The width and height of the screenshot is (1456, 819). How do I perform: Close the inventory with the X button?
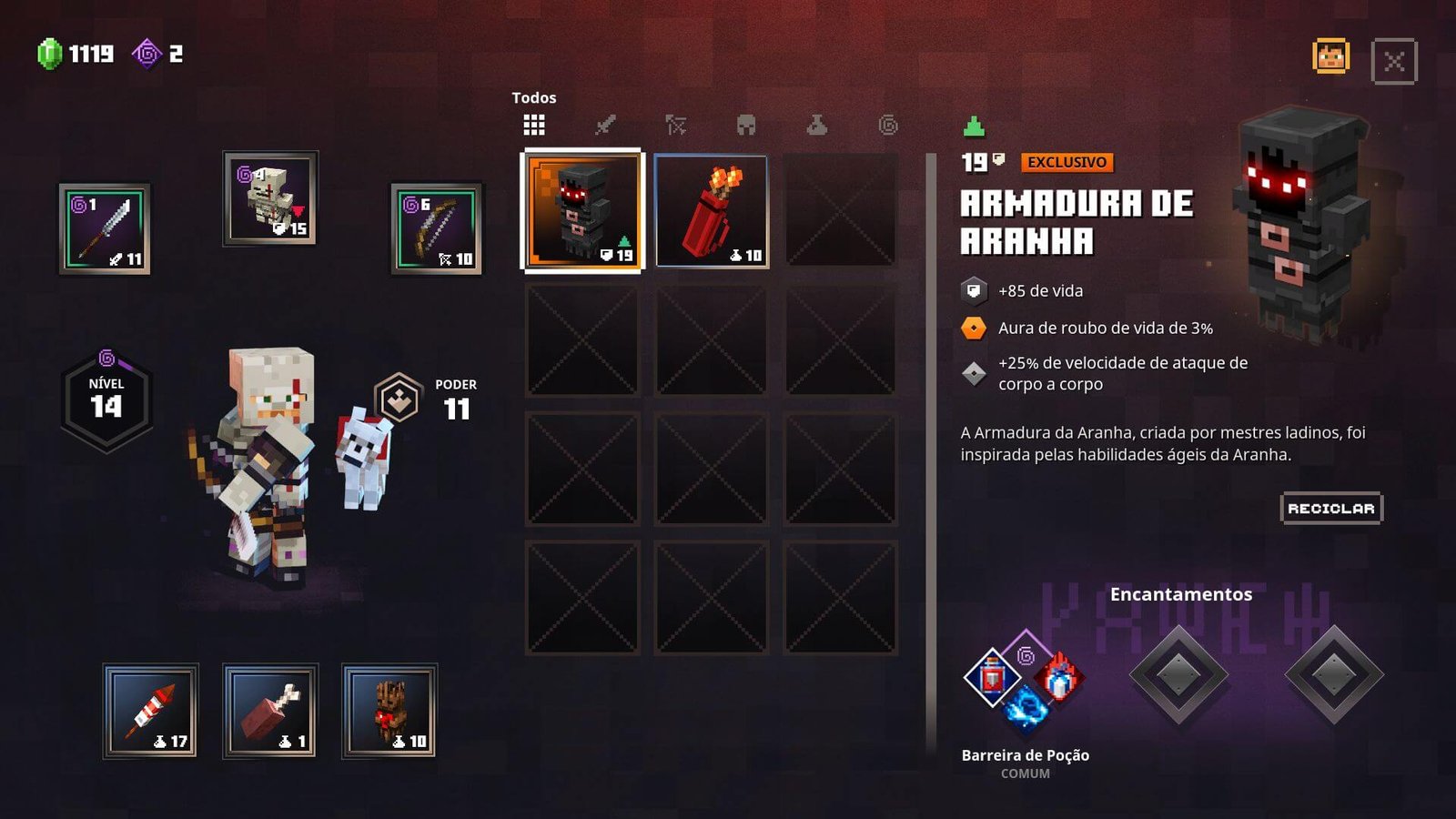coord(1393,62)
